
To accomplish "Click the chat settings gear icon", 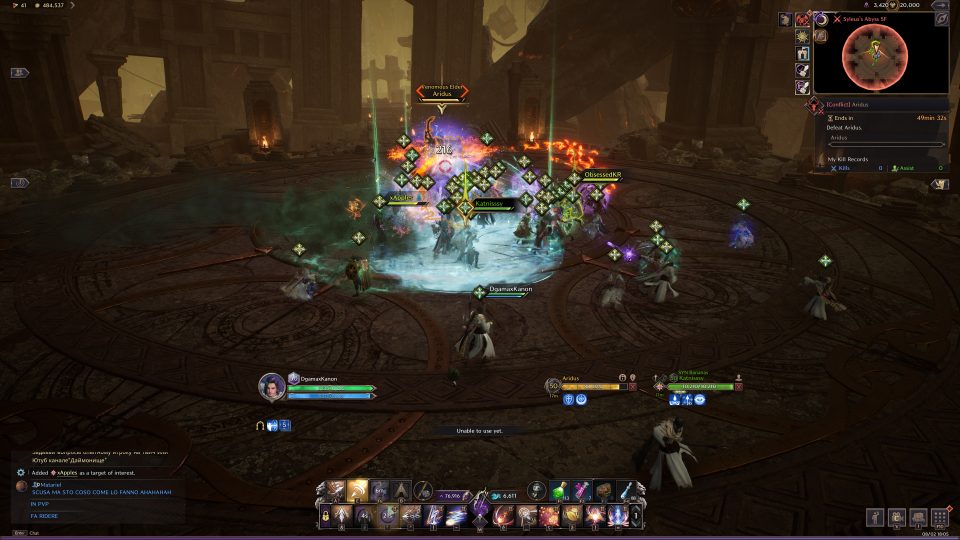I will tap(20, 472).
